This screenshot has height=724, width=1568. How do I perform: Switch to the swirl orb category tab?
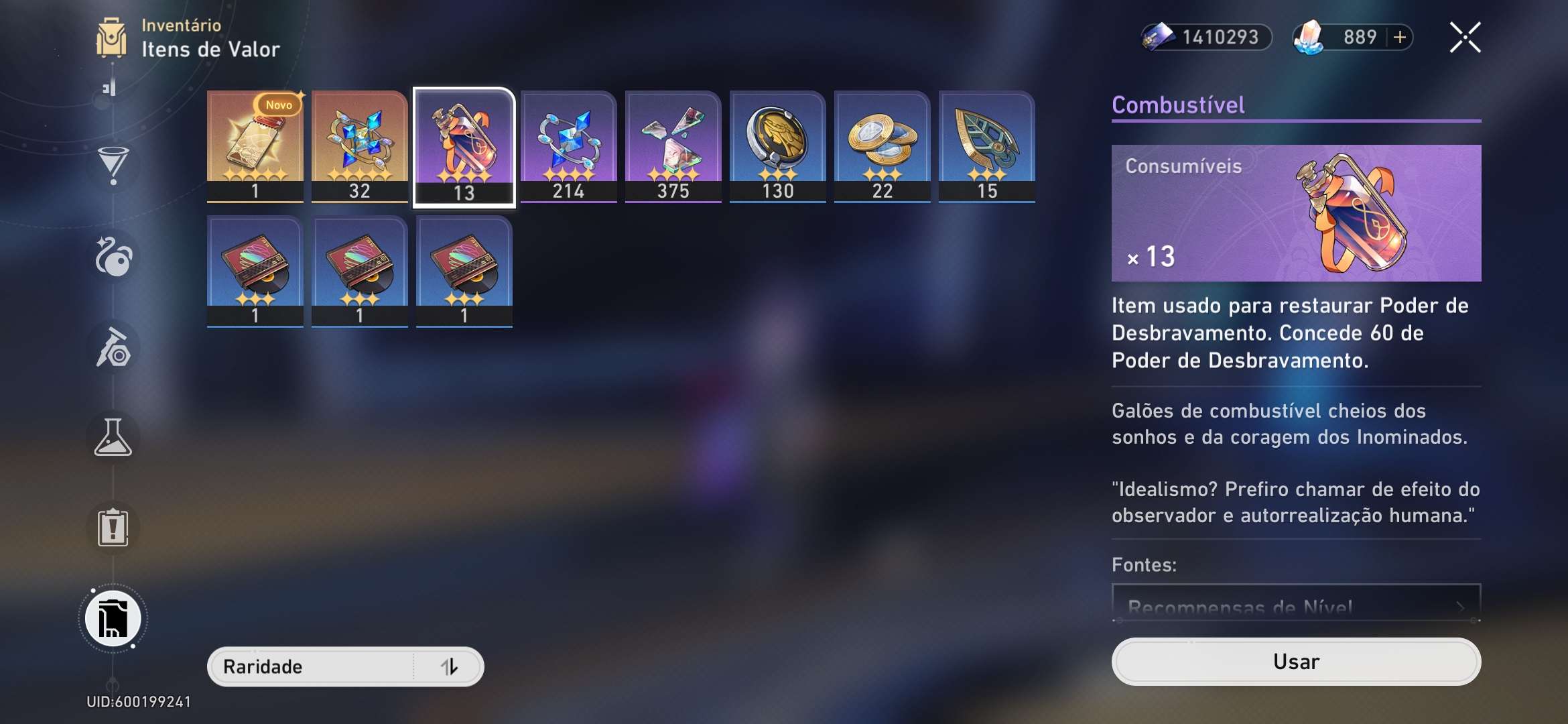113,257
